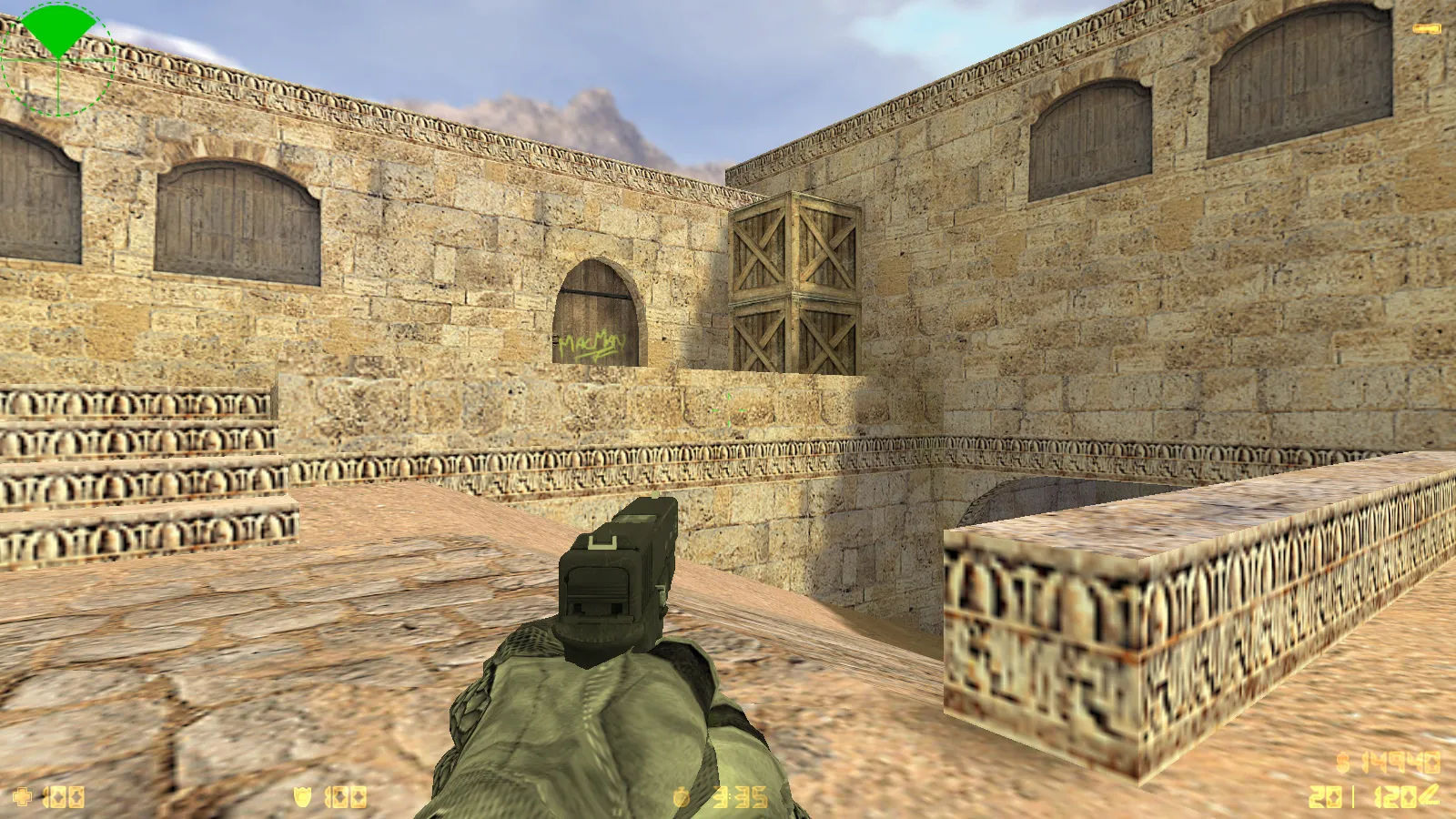Toggle the flashlight indicator icon
The image size is (1456, 819).
pos(1426,30)
